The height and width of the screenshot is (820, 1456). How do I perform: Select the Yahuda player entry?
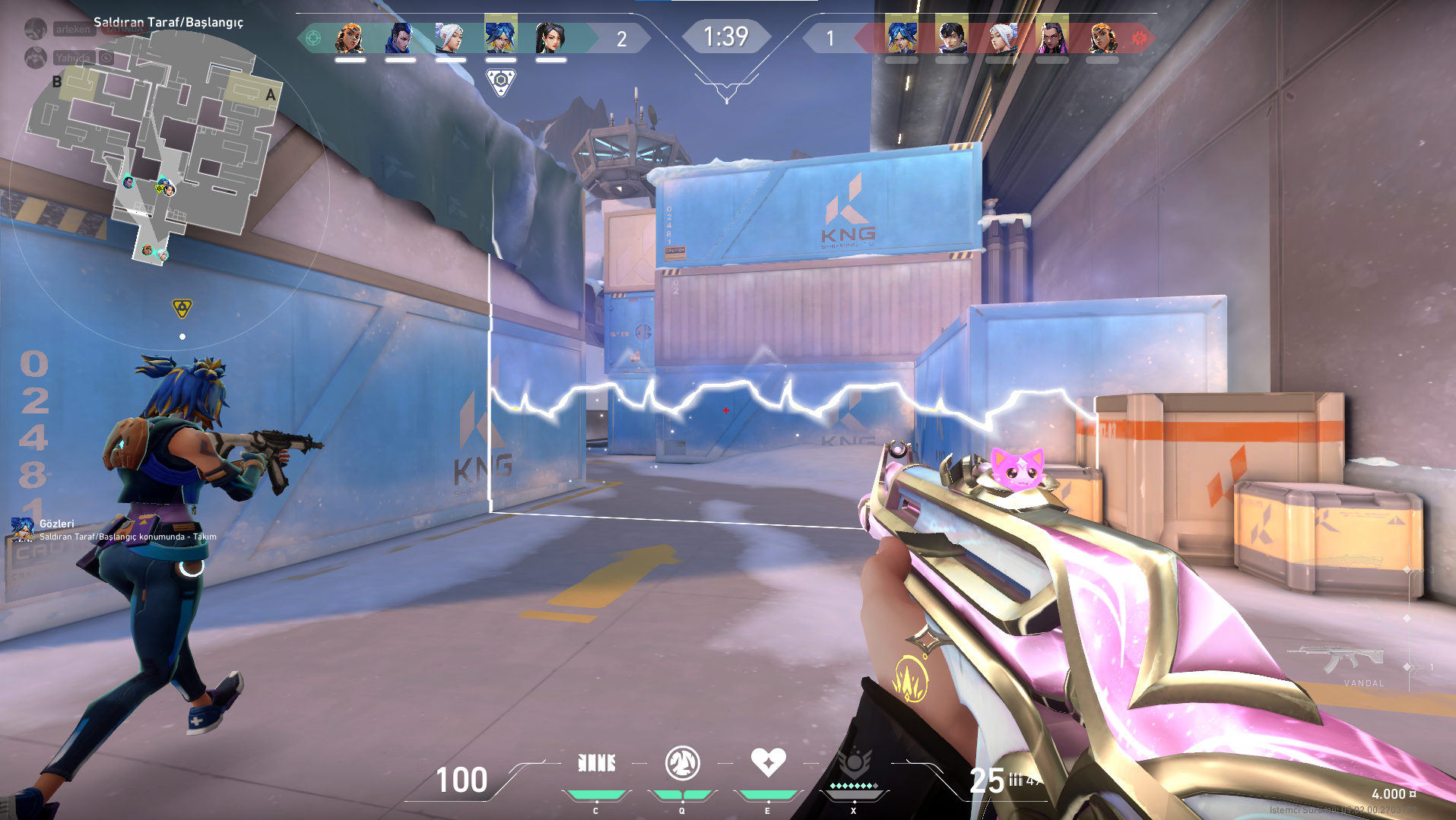click(72, 58)
